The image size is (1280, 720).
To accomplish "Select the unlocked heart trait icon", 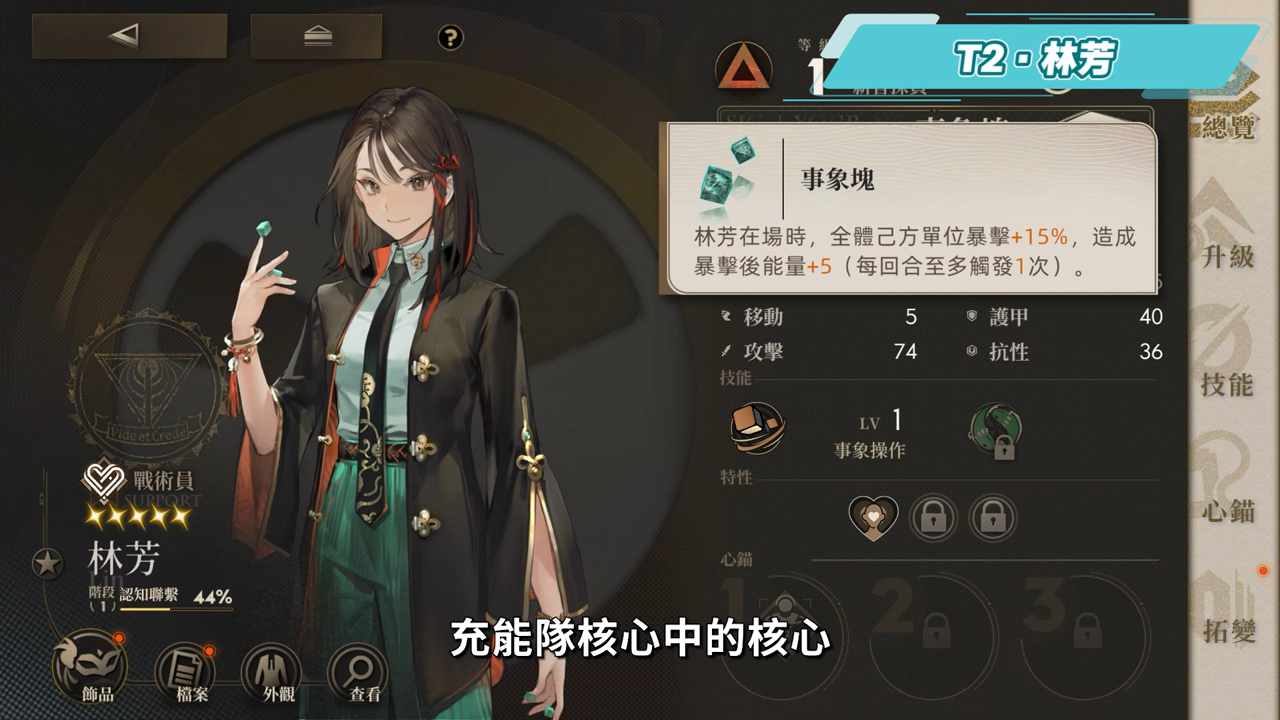I will (x=873, y=517).
